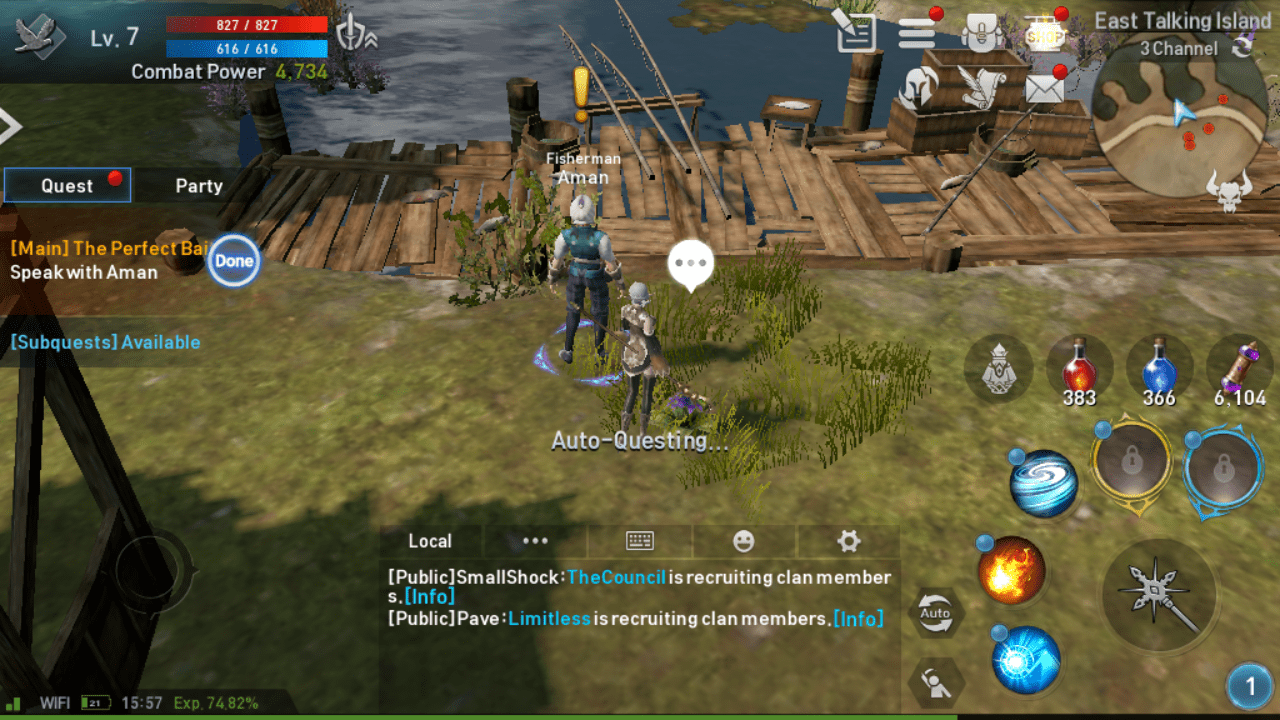Viewport: 1280px width, 720px height.
Task: Open the quill and scroll icon
Action: coord(981,88)
